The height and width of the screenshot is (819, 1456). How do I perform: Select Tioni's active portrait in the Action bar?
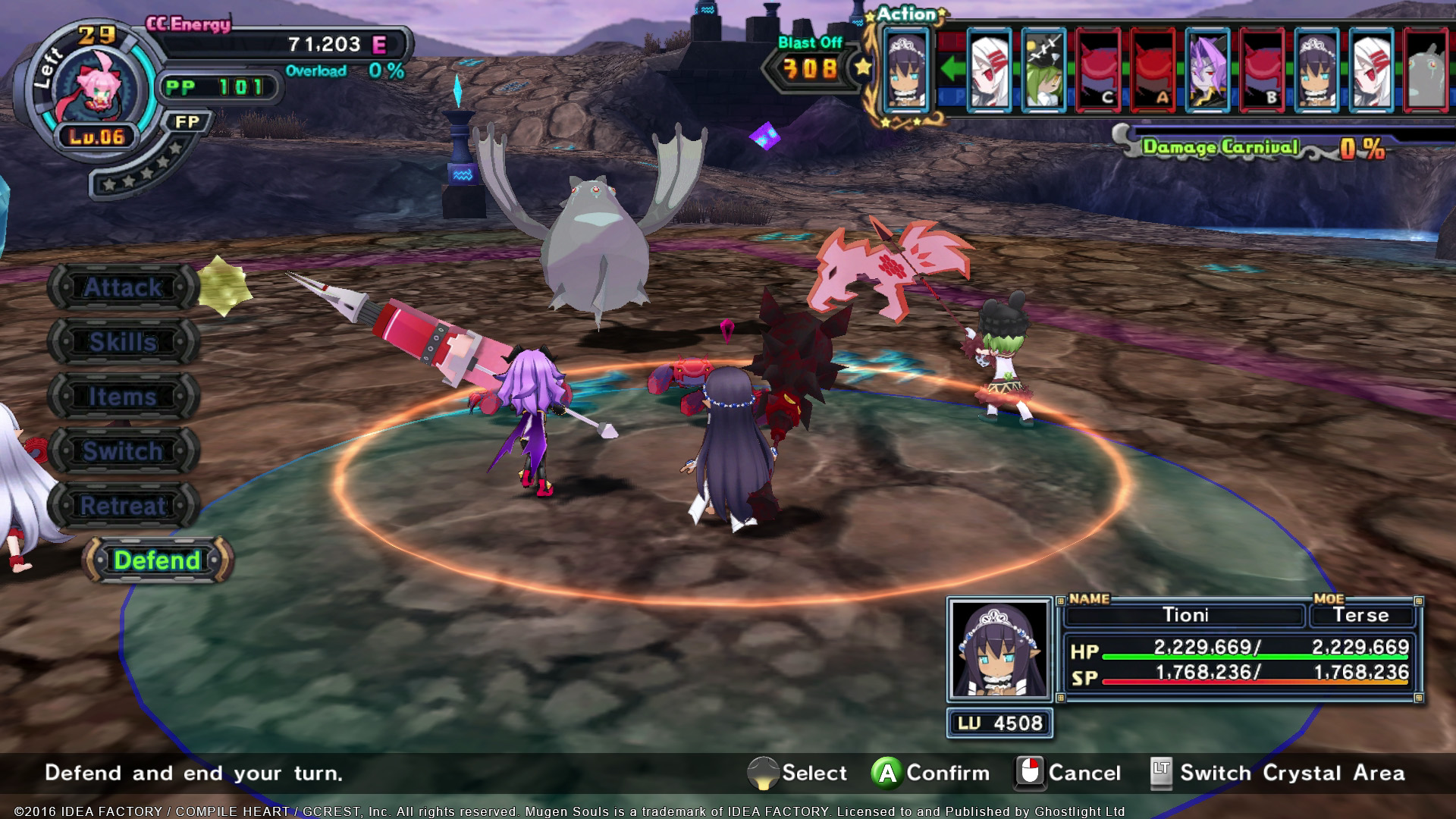coord(906,68)
